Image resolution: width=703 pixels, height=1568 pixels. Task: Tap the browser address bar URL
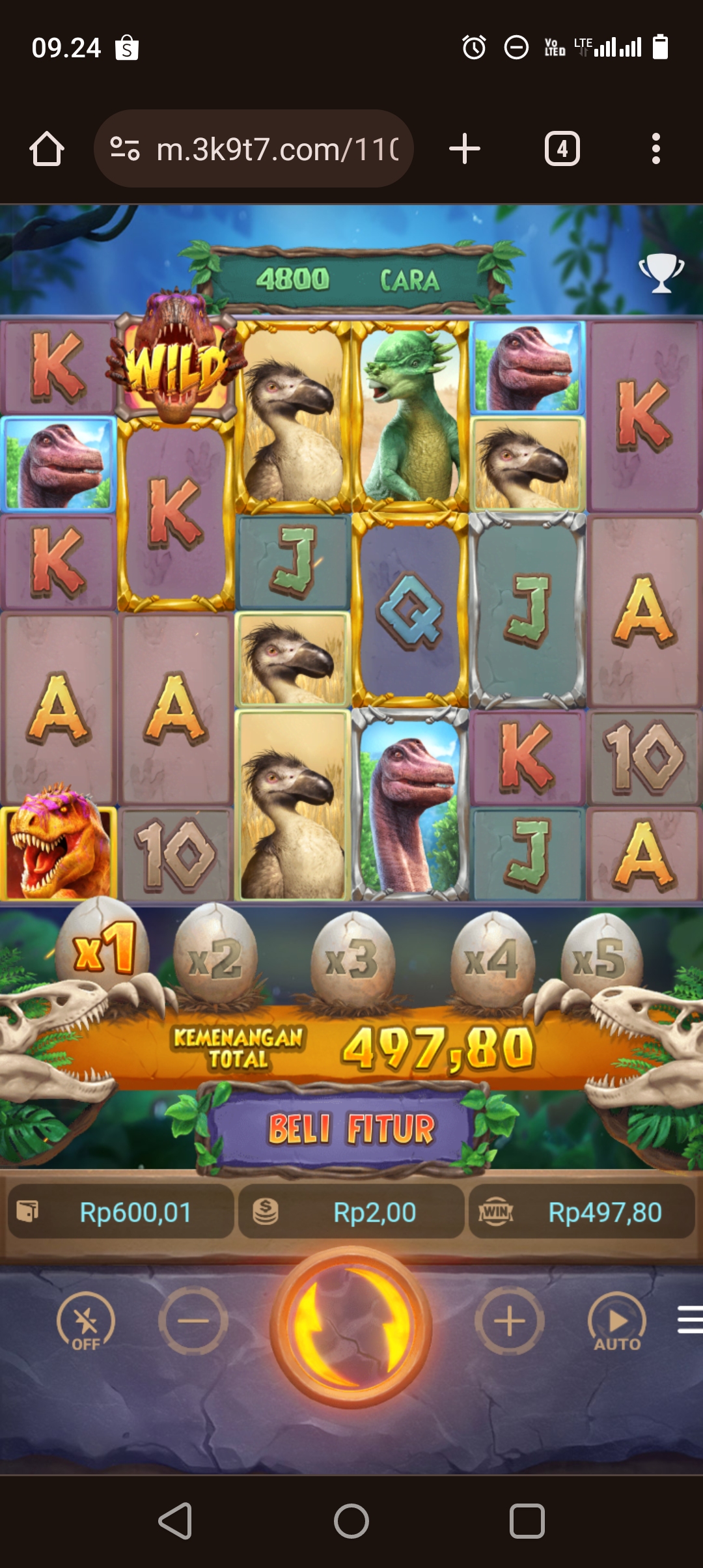[277, 149]
